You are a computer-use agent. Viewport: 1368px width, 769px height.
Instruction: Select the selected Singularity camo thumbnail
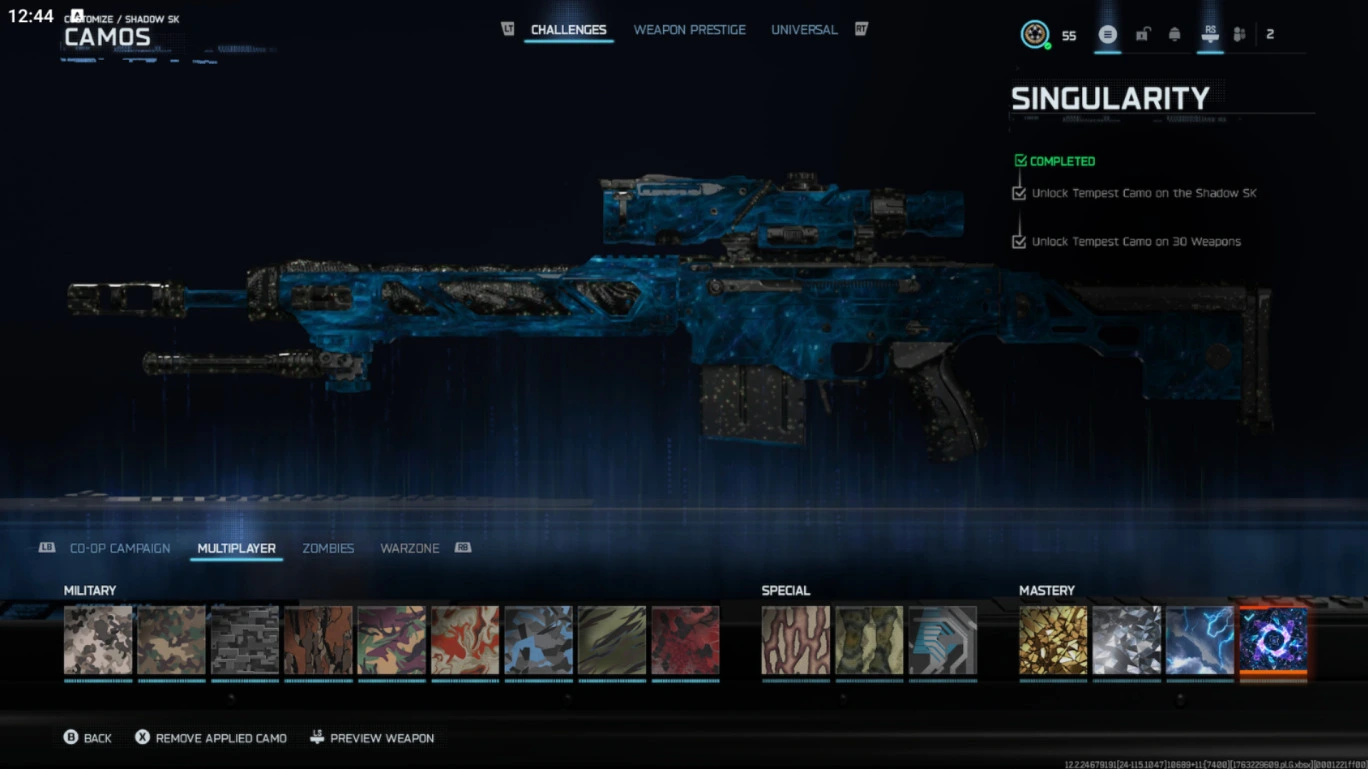point(1273,643)
